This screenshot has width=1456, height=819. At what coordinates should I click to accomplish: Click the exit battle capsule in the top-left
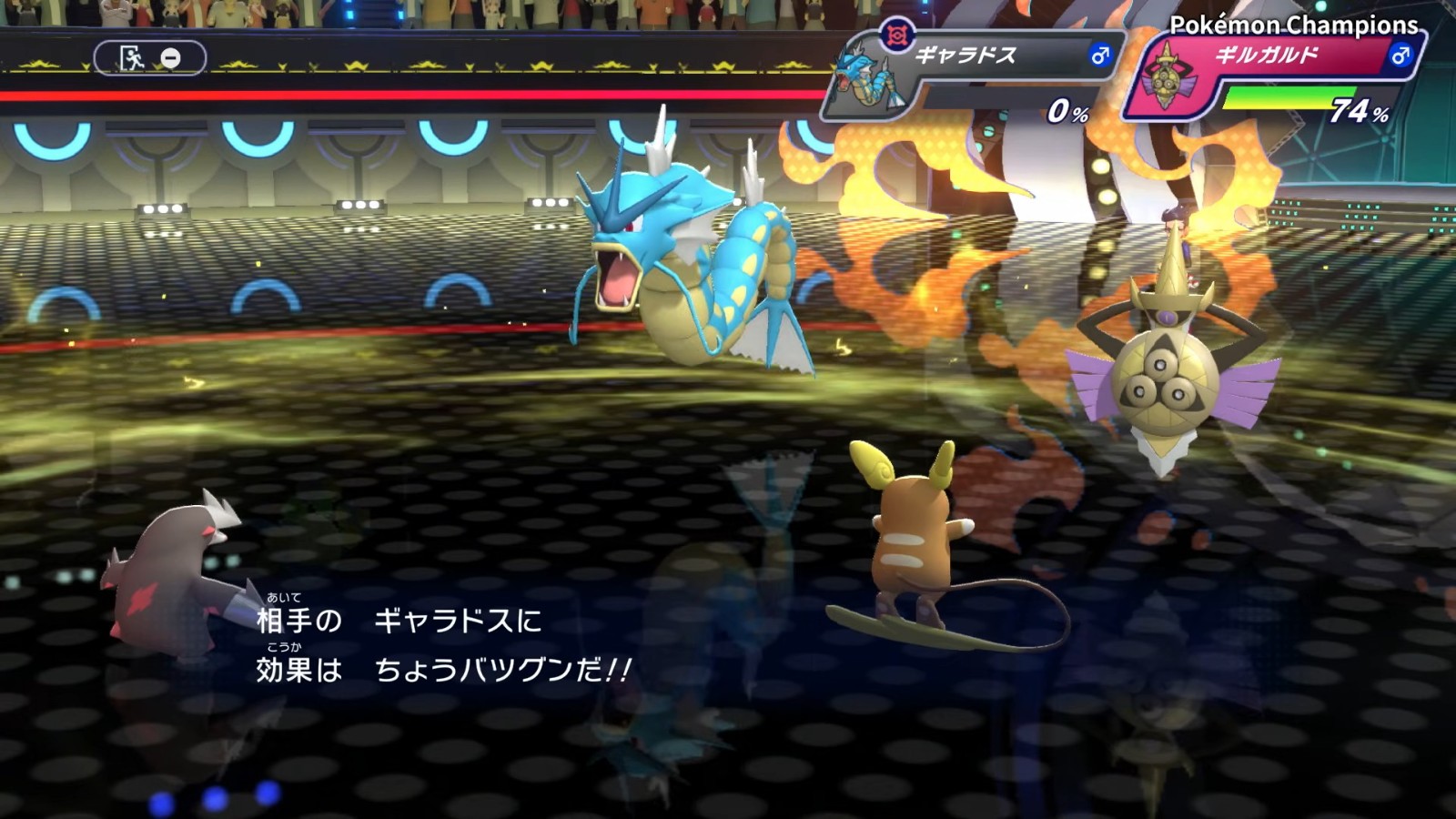(150, 57)
